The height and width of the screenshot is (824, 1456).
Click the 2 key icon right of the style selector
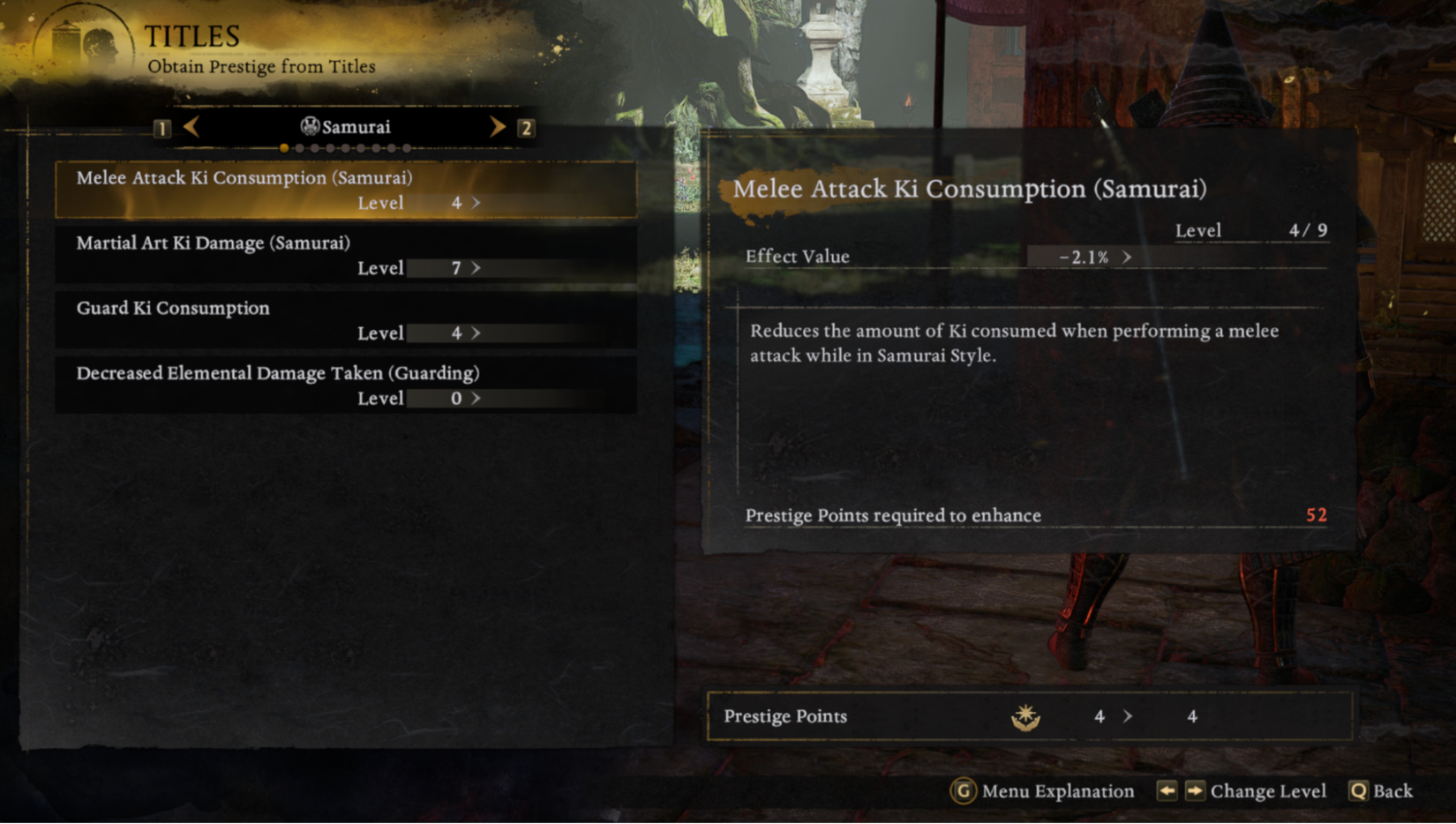tap(528, 127)
